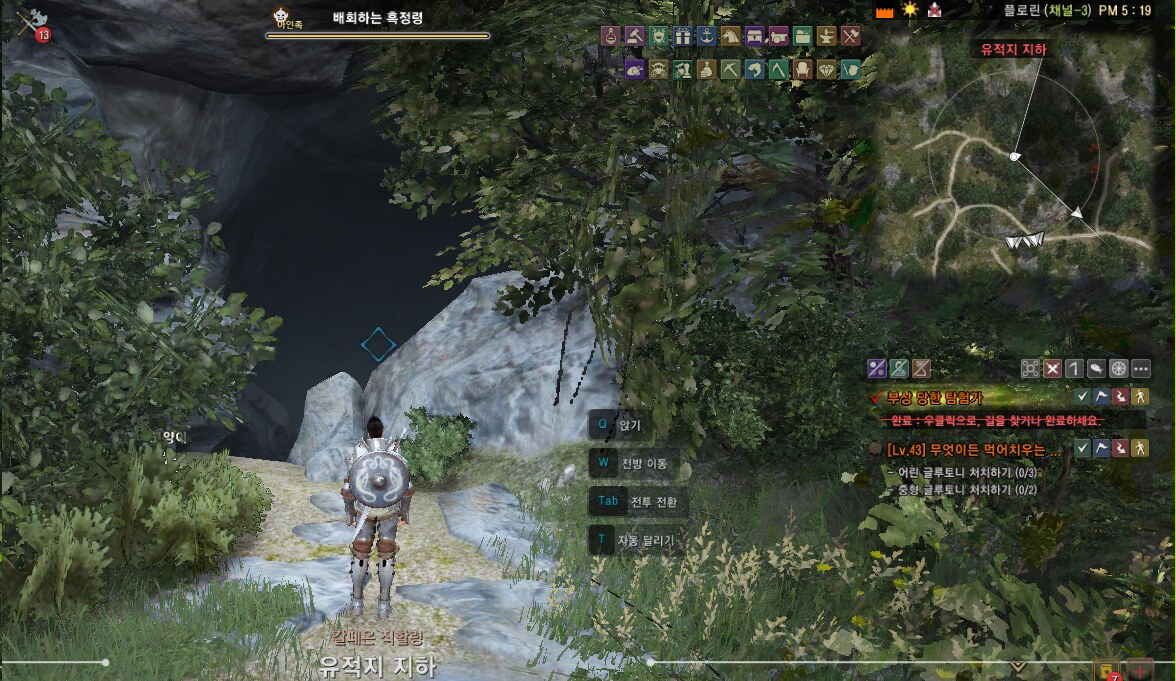Screen dimensions: 1176x681
Task: Open the yellow notification icon with 7 badge
Action: pos(1107,670)
